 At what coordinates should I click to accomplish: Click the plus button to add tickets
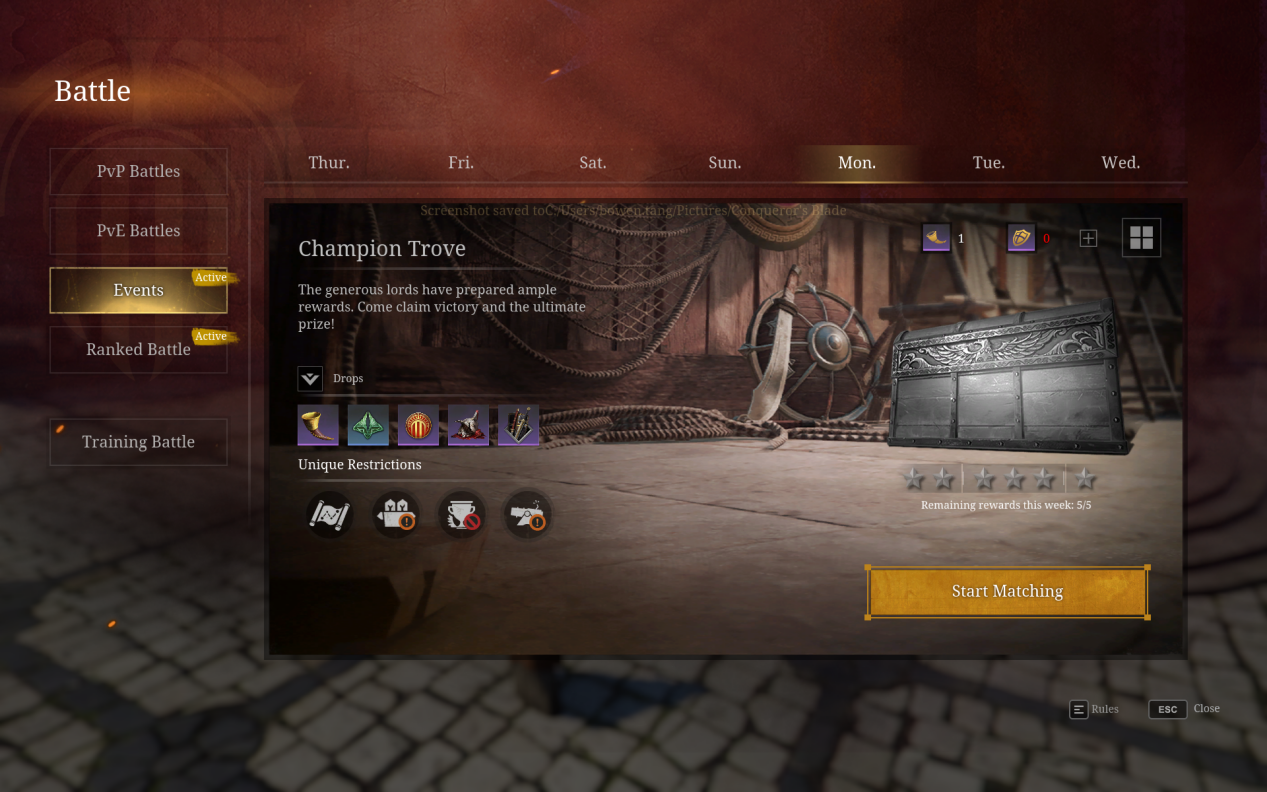[1089, 238]
